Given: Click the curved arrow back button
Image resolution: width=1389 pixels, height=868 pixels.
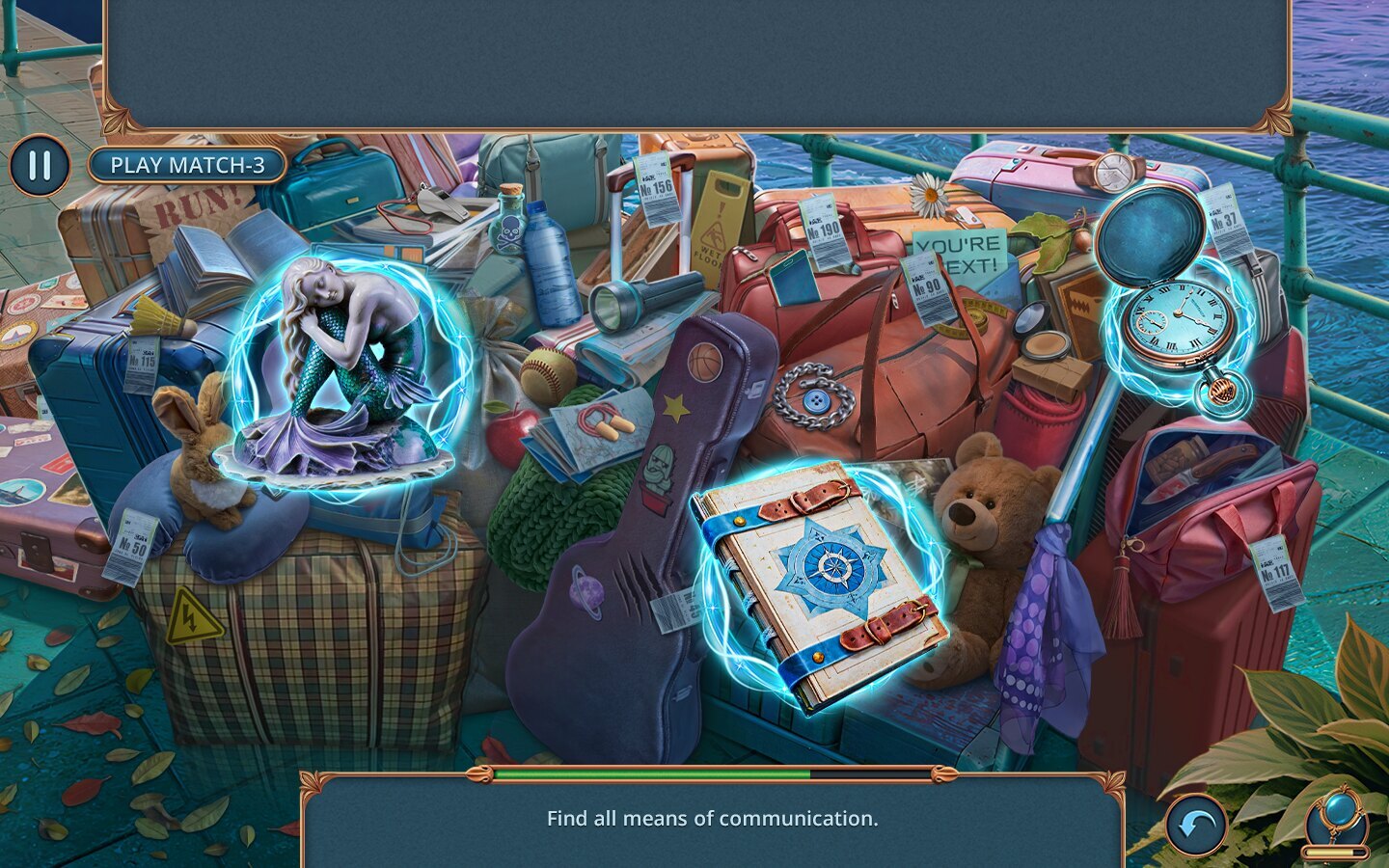Looking at the screenshot, I should (1196, 826).
